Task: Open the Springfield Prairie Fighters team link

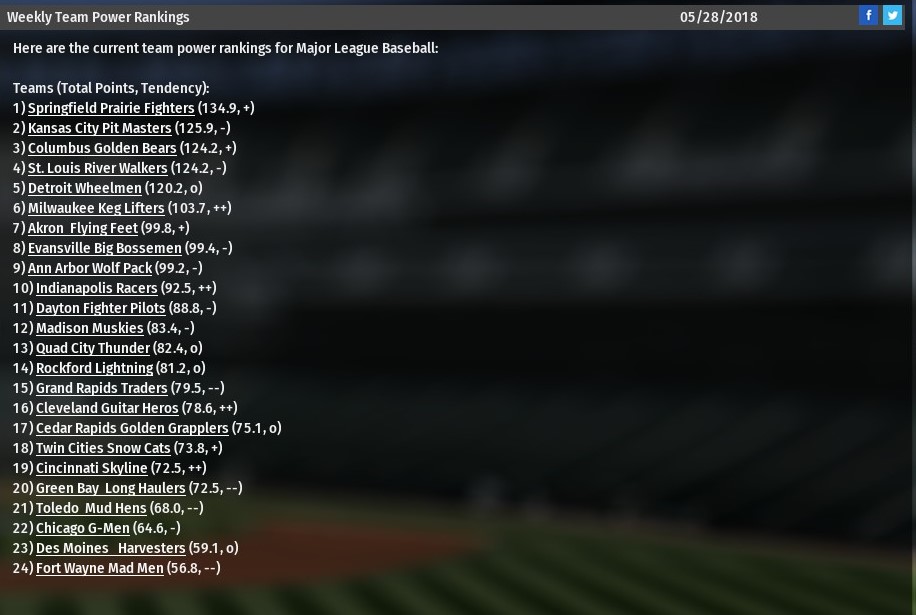Action: [111, 108]
